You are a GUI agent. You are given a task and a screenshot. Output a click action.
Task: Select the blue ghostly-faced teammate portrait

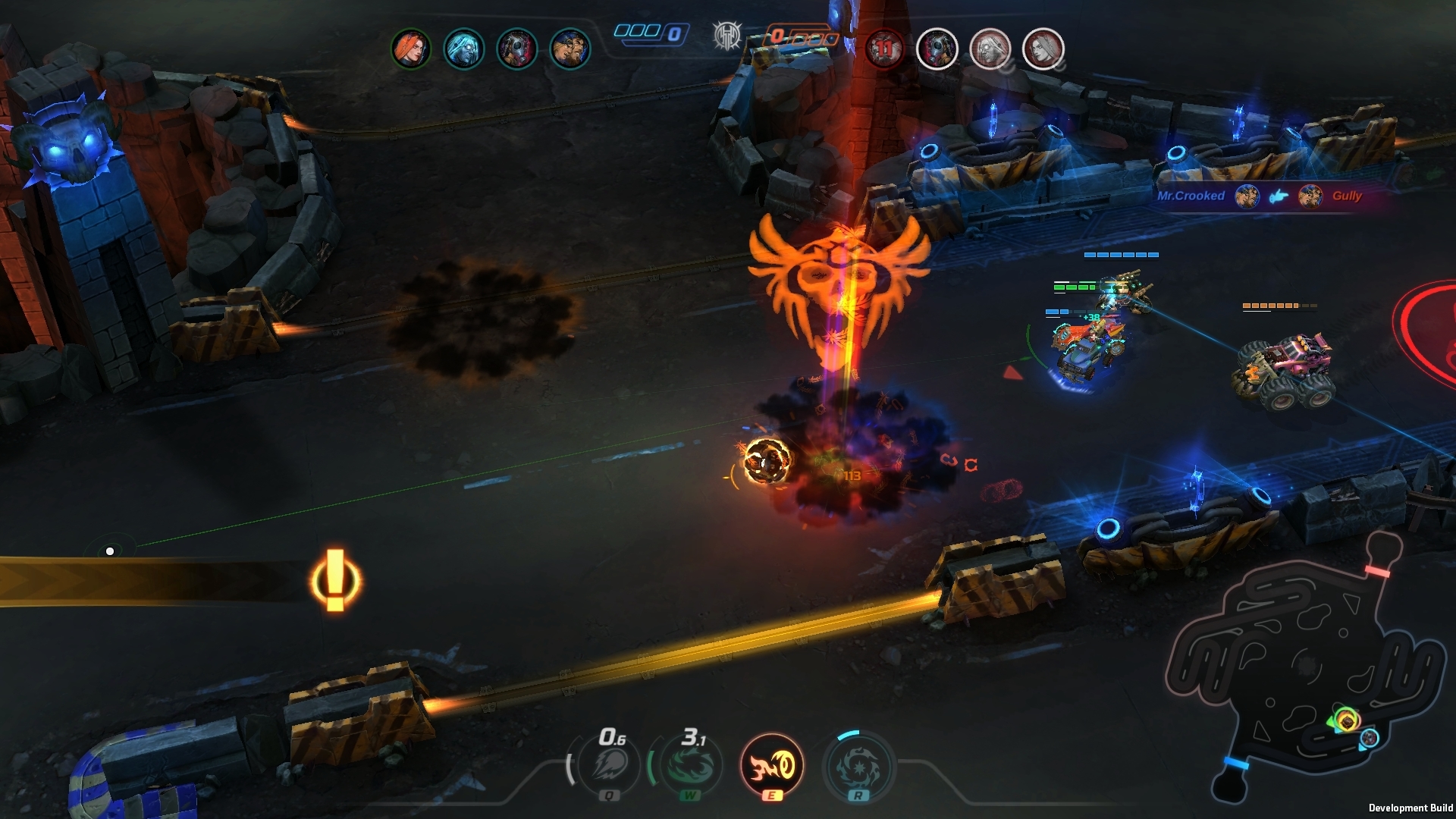[x=463, y=49]
